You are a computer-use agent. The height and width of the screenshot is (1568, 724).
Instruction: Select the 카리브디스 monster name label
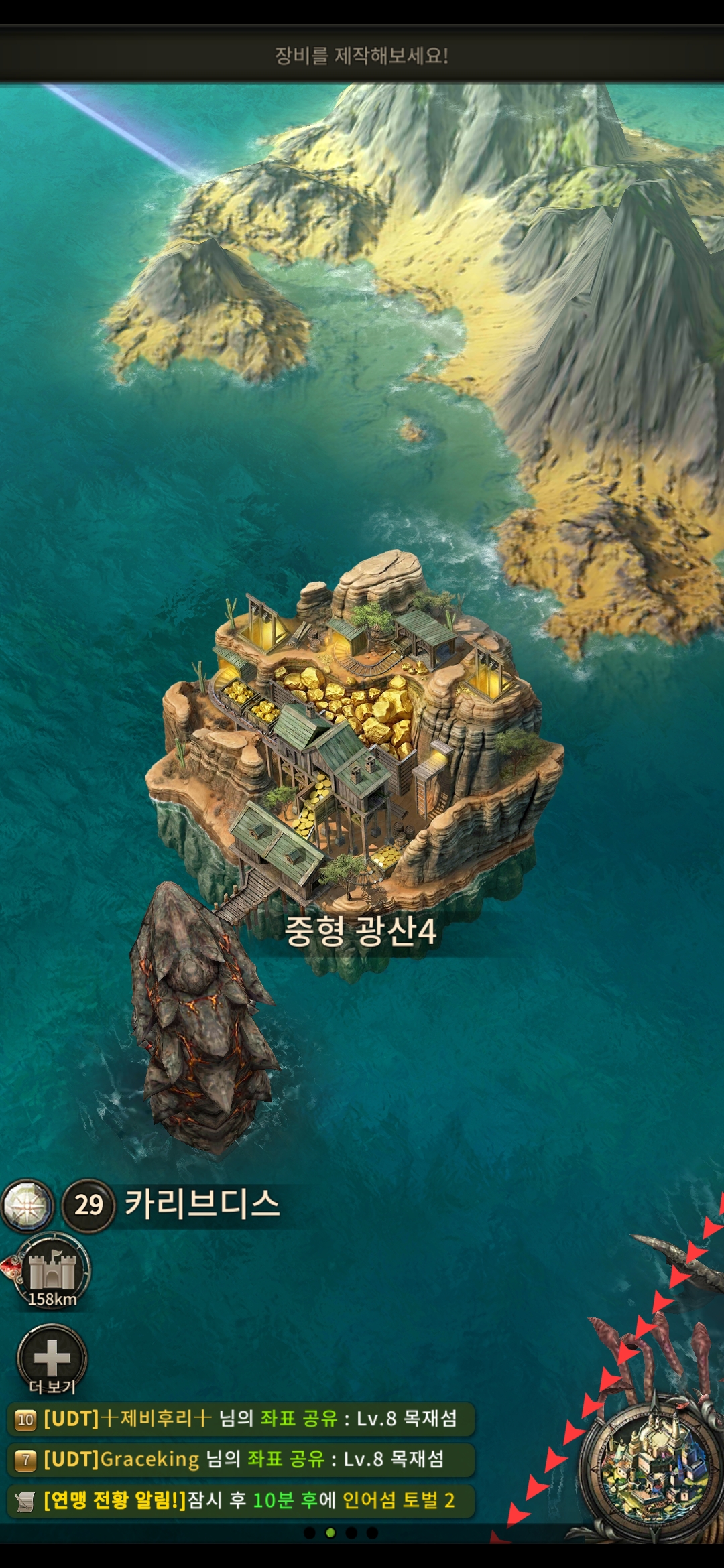click(202, 1204)
